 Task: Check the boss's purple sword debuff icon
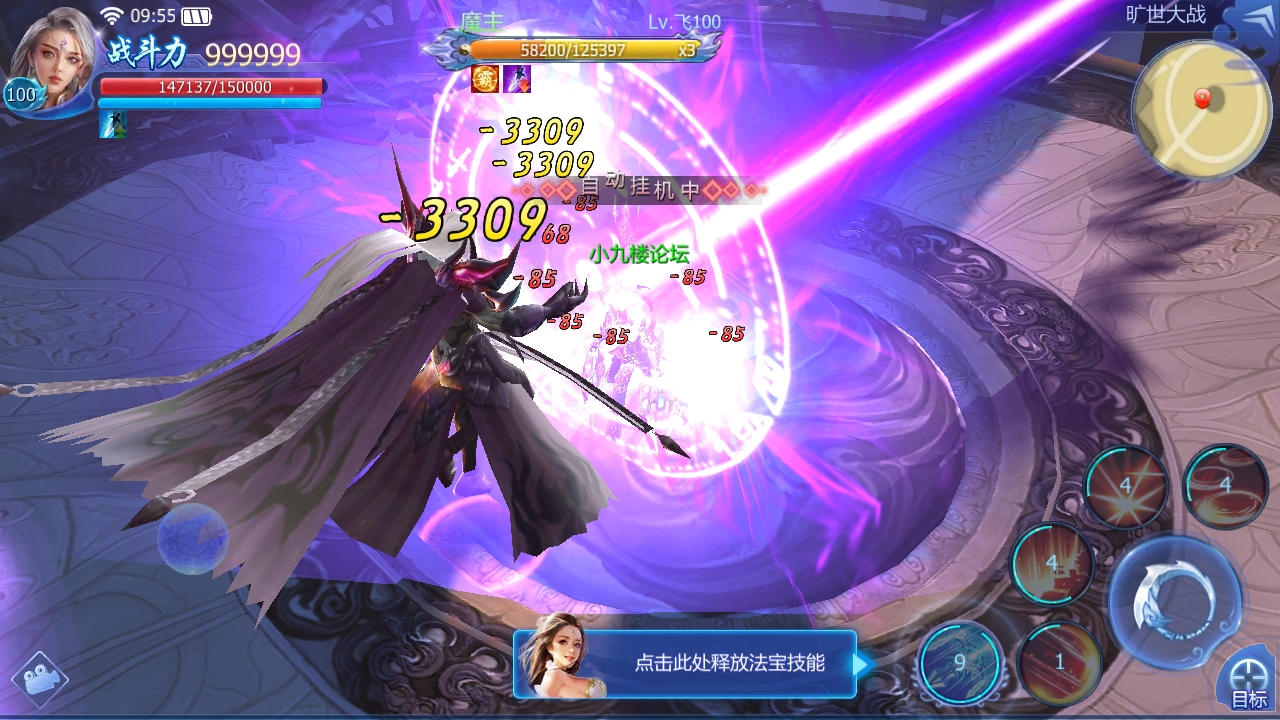[516, 79]
